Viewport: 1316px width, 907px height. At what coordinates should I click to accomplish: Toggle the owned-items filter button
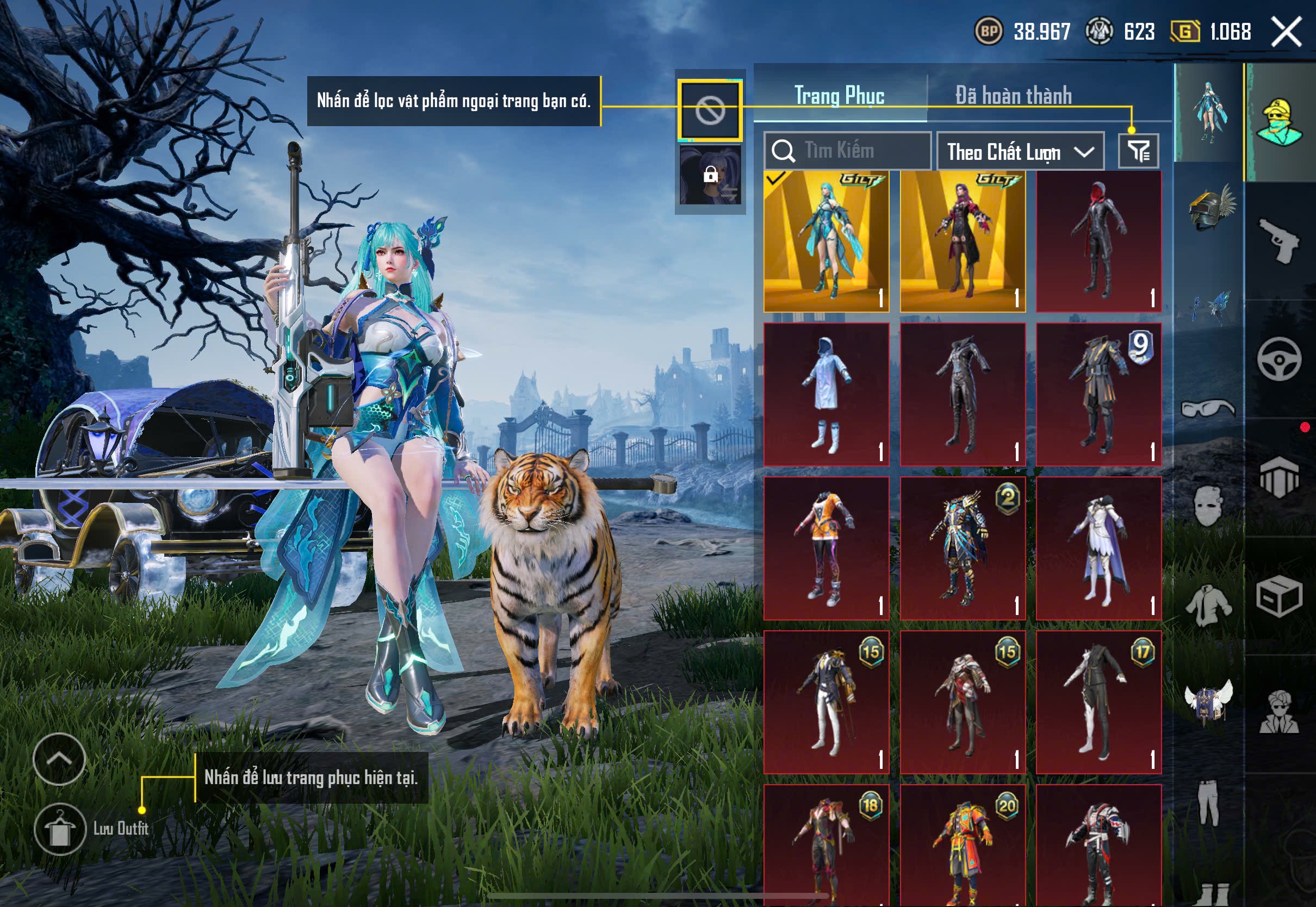1138,151
